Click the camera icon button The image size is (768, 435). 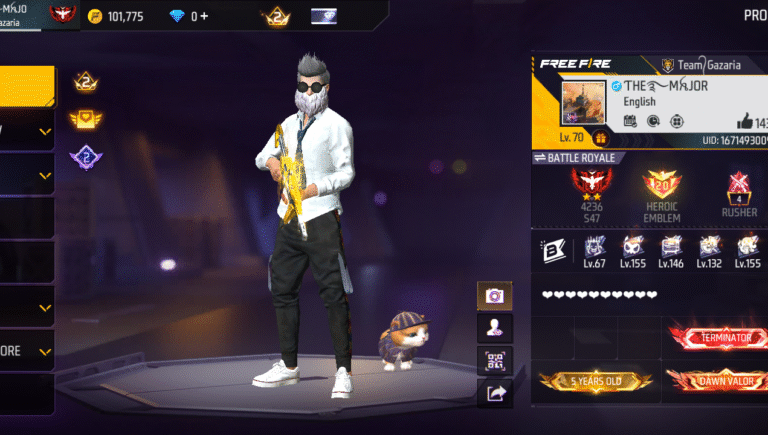pyautogui.click(x=494, y=295)
